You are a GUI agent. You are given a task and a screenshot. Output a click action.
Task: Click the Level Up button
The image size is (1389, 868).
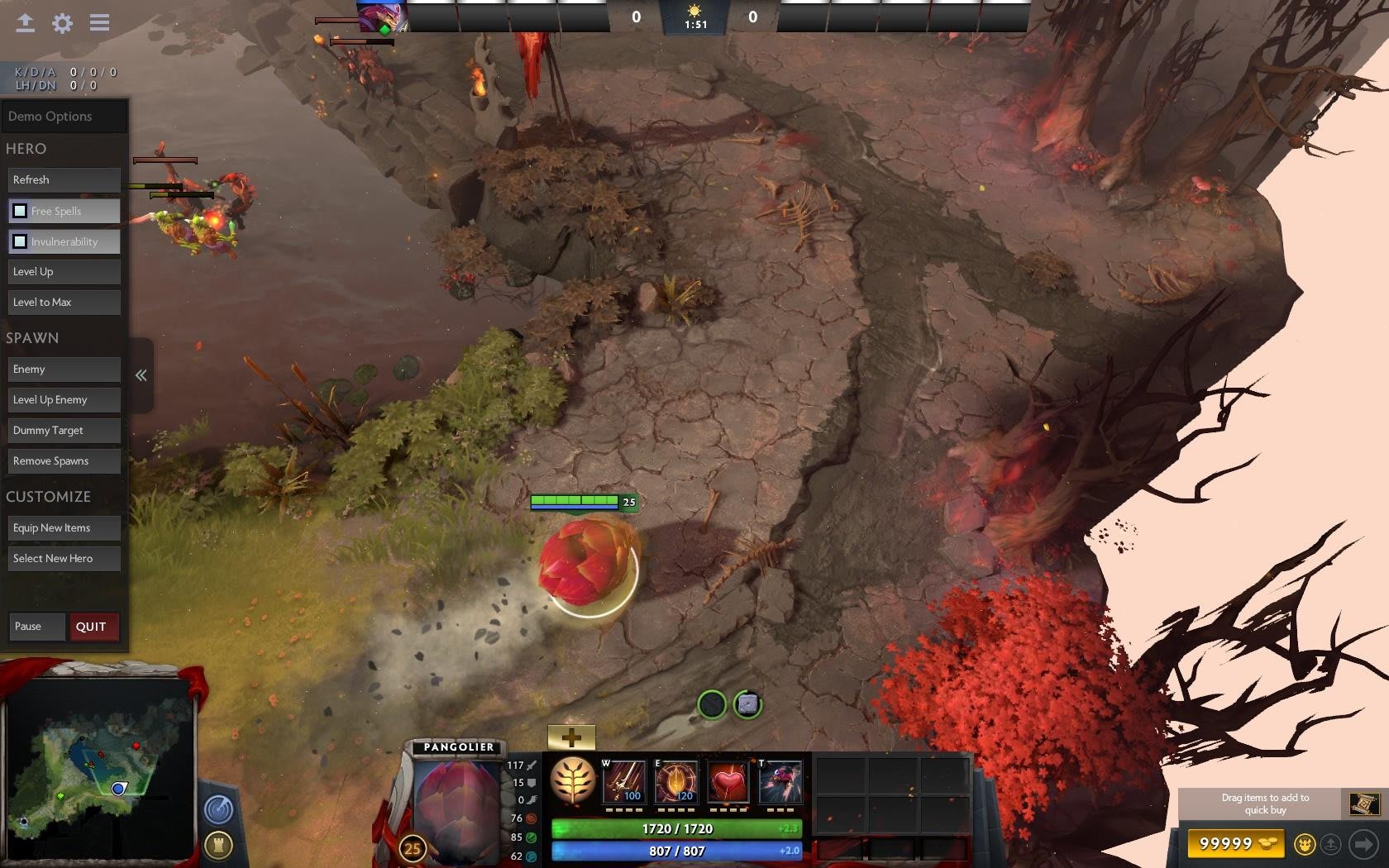[x=64, y=272]
